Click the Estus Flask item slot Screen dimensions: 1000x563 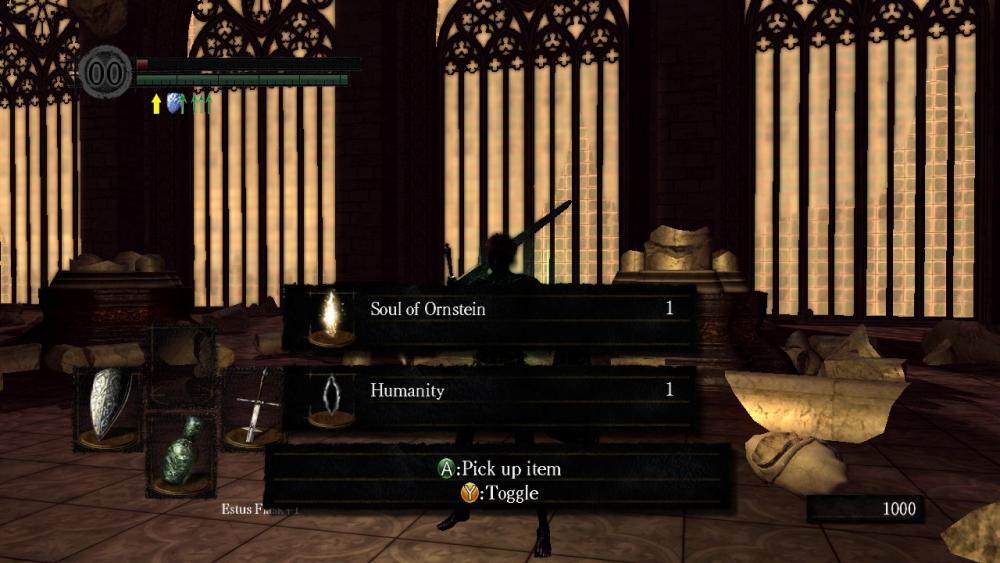pos(181,455)
